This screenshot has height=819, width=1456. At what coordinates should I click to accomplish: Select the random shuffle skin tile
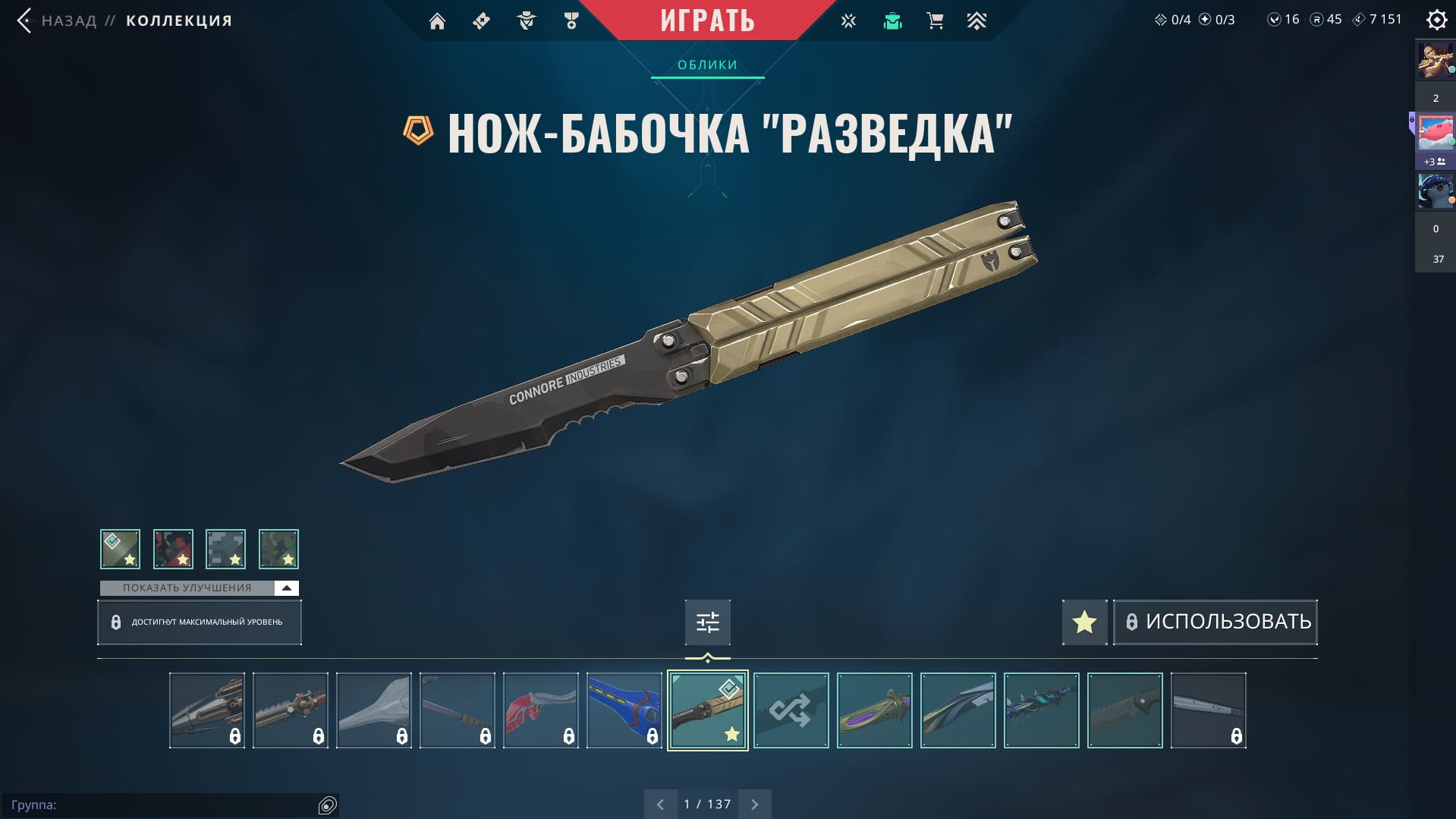click(x=791, y=710)
